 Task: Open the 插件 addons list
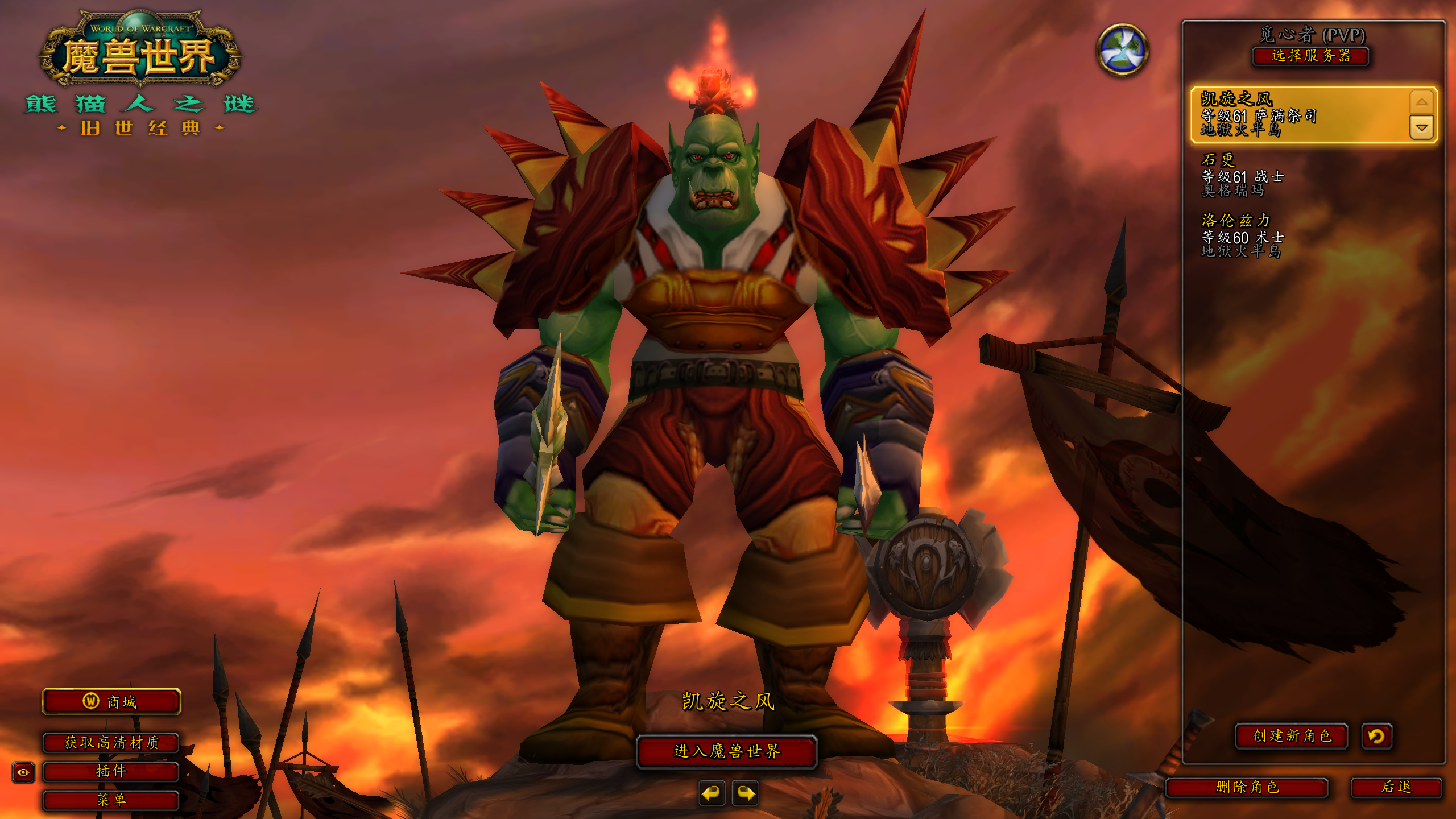pyautogui.click(x=111, y=771)
